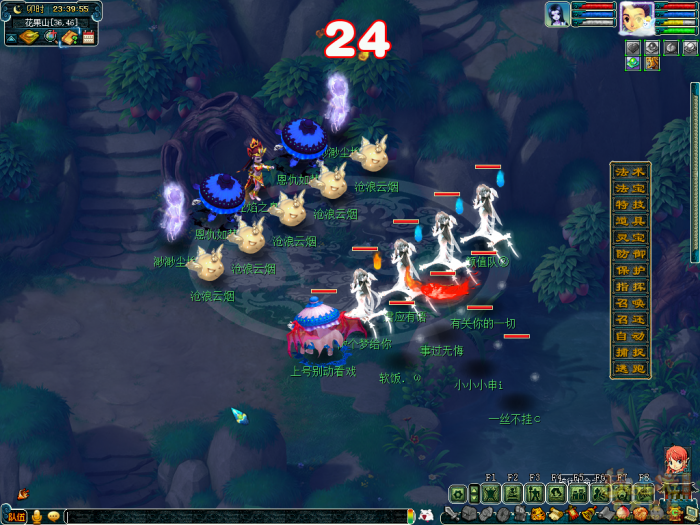Select the 法宝 (magic treasure) command

630,188
